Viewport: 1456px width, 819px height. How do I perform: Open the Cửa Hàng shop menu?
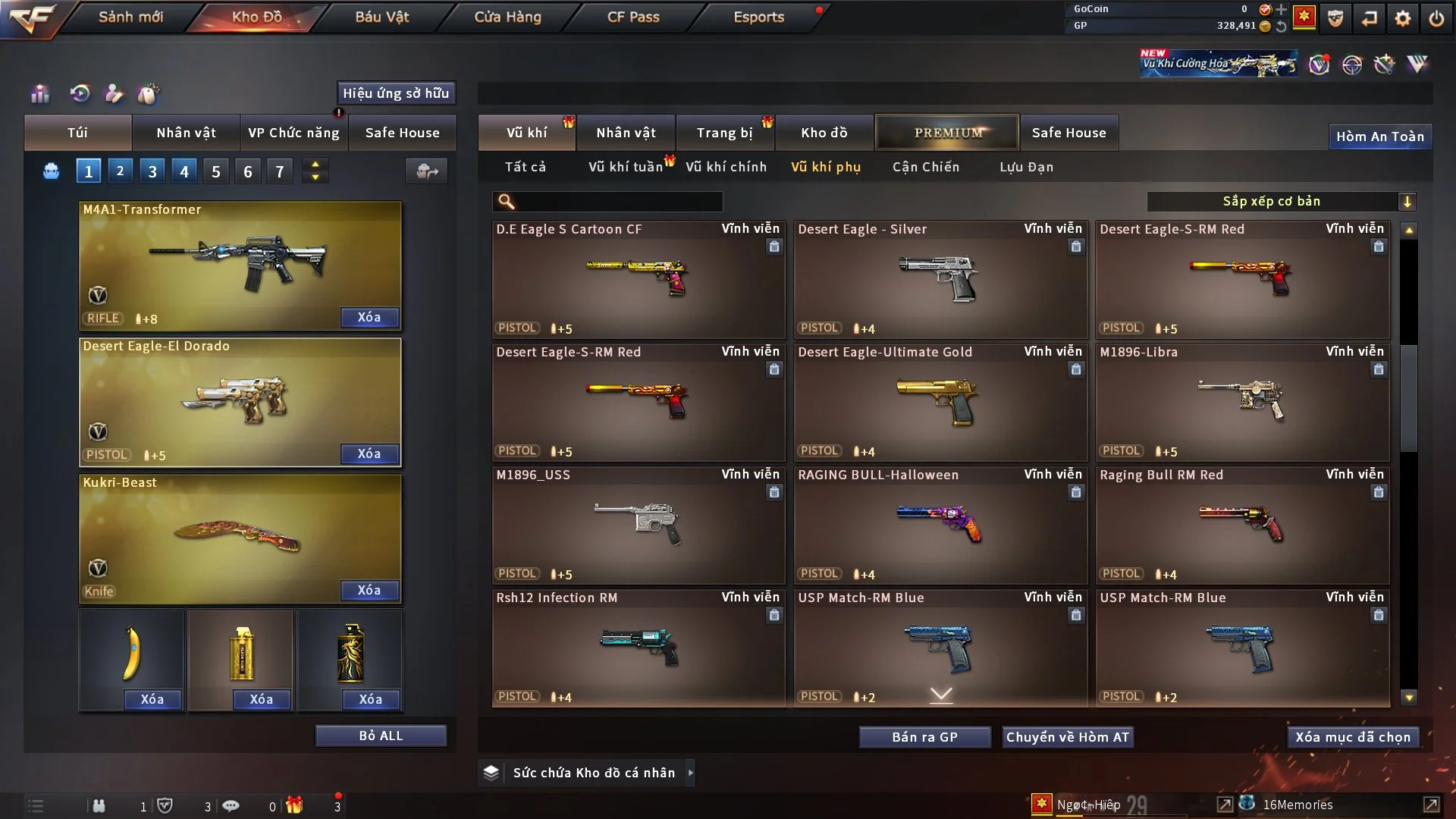point(507,17)
